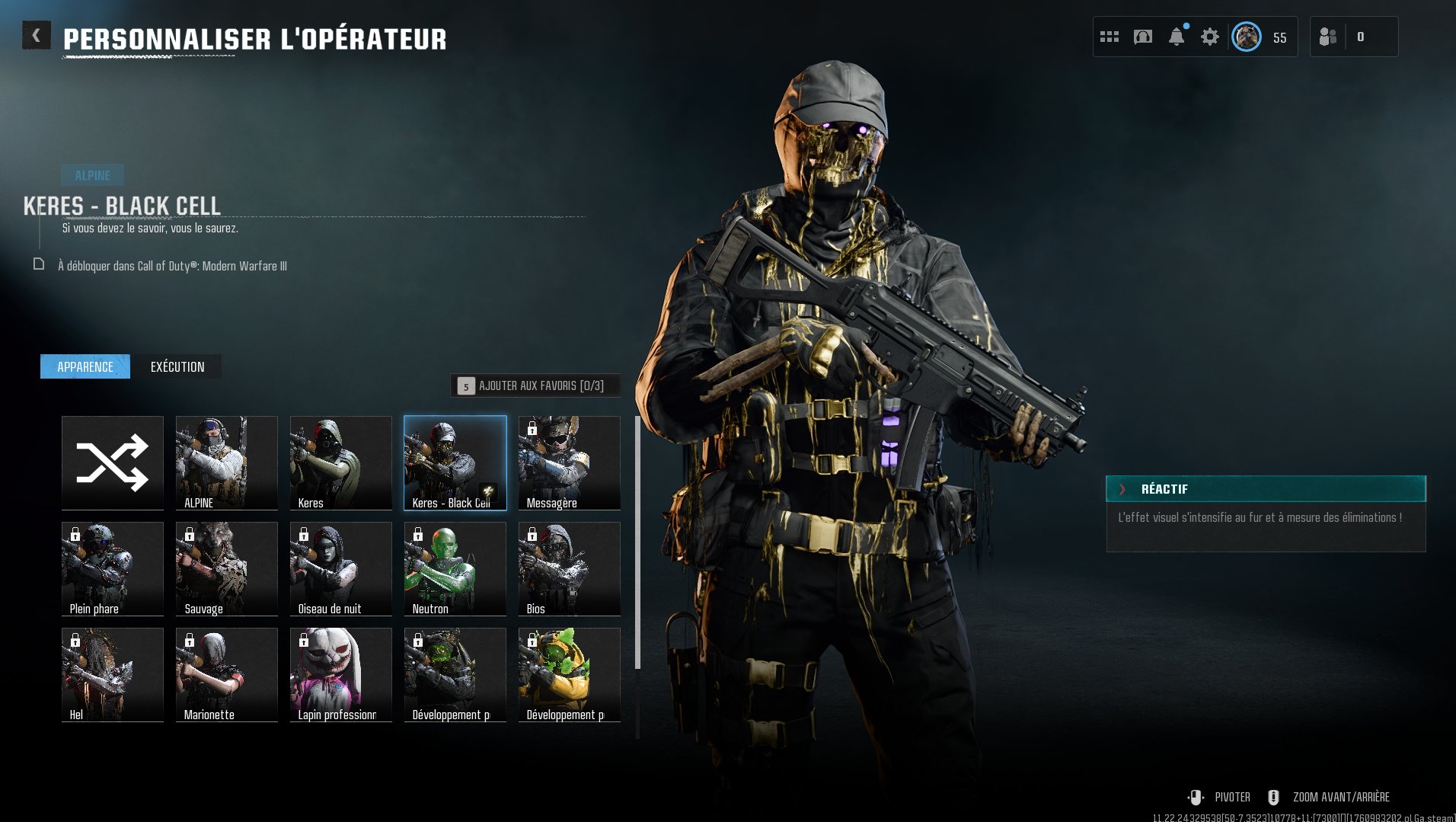The image size is (1456, 822).
Task: Select the Plein phare skin
Action: click(x=113, y=568)
